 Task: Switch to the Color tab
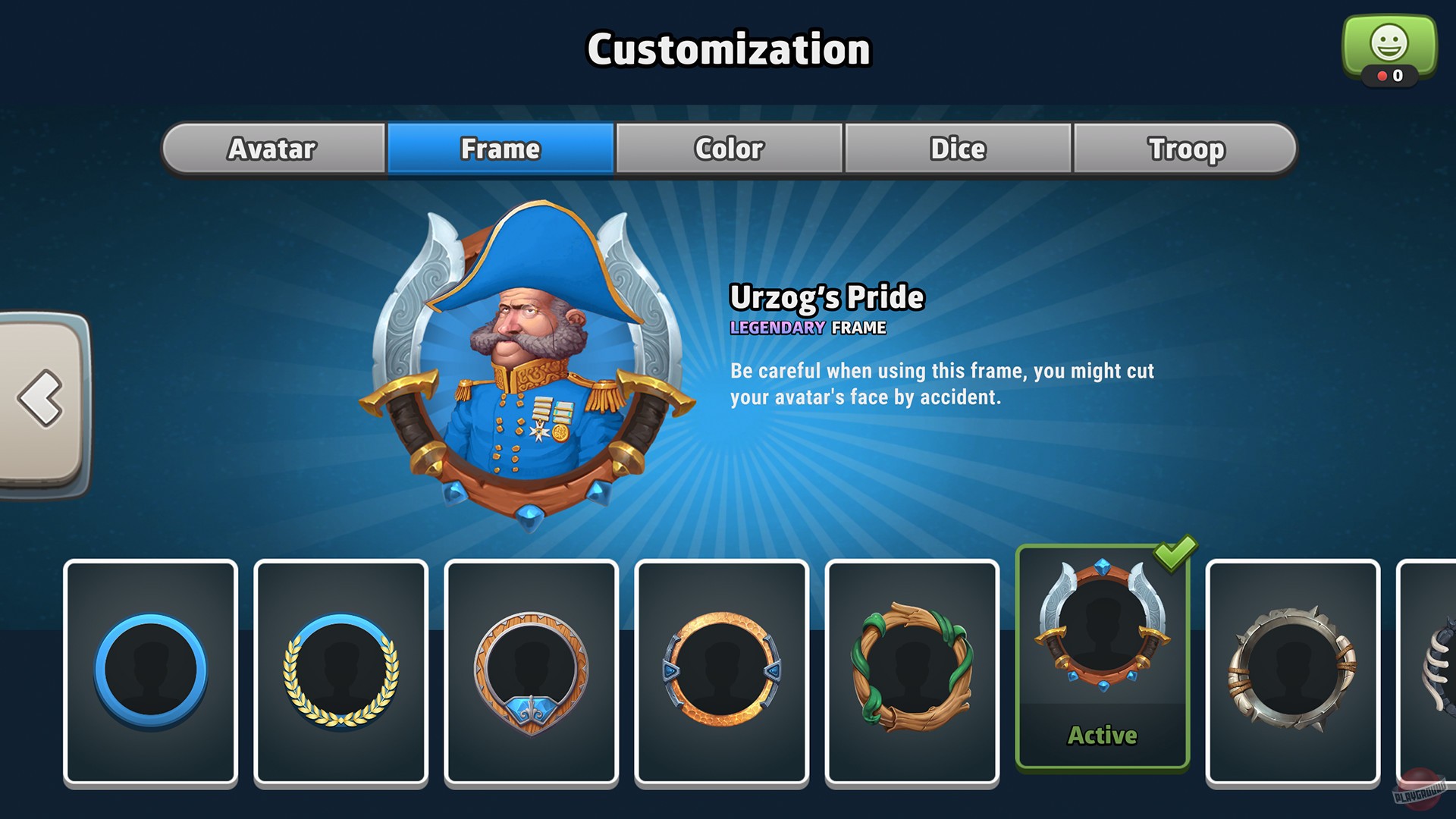(x=728, y=149)
